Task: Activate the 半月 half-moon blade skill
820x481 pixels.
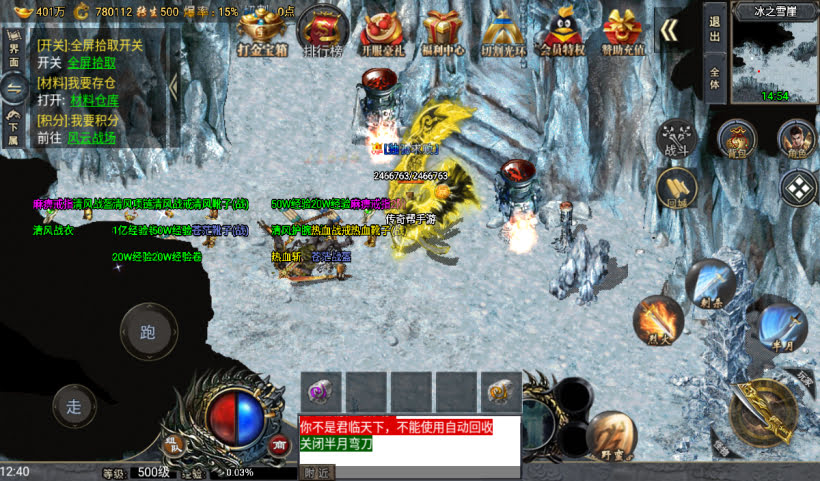Action: tap(781, 325)
